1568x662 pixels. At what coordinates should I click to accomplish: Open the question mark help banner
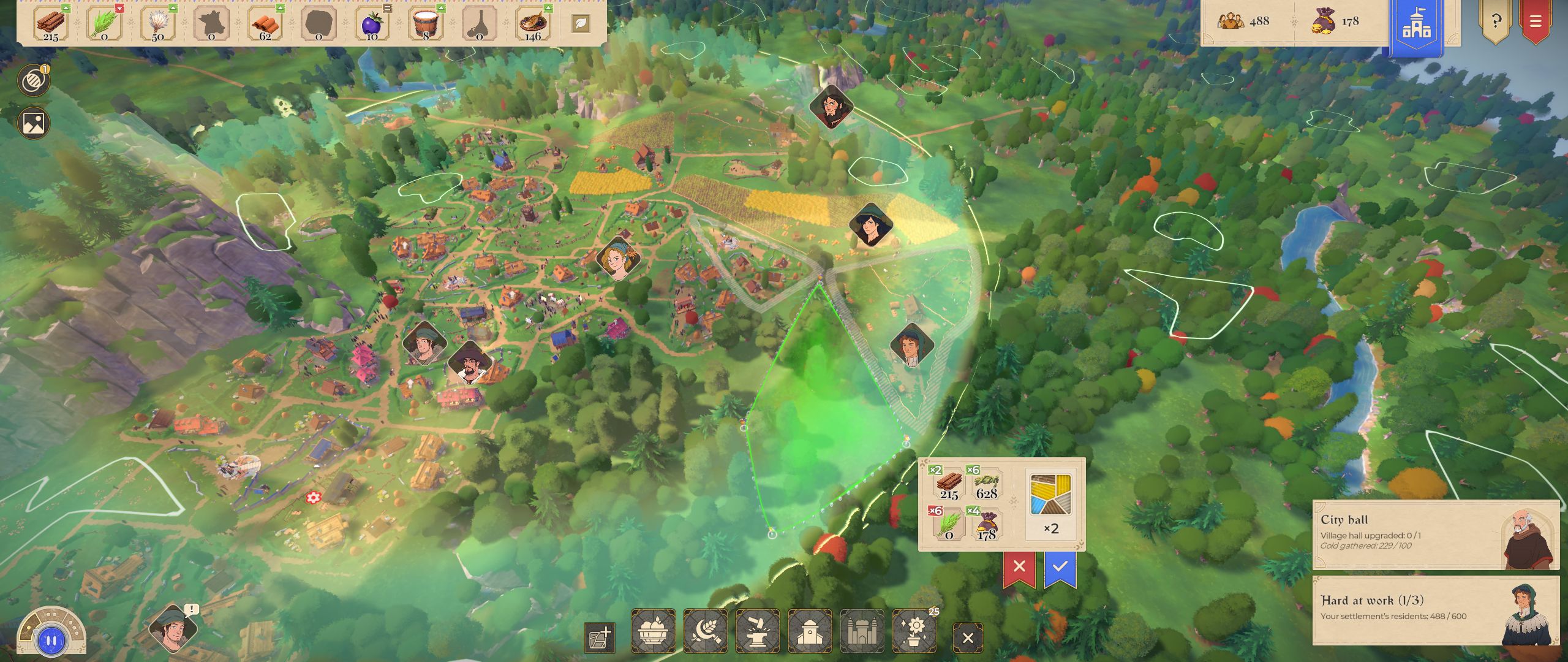[x=1496, y=21]
